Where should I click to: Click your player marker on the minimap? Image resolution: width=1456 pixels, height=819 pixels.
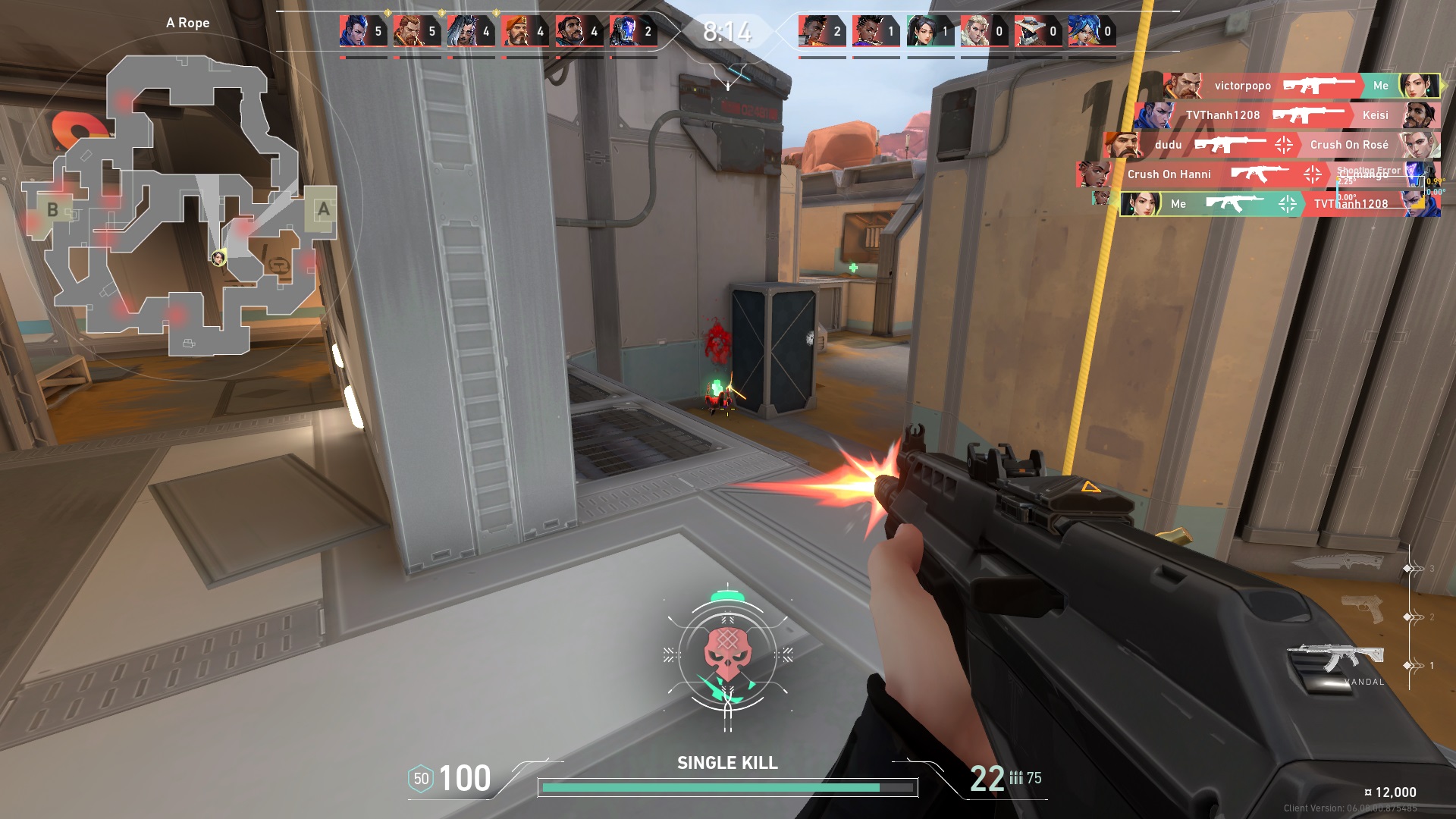point(218,256)
